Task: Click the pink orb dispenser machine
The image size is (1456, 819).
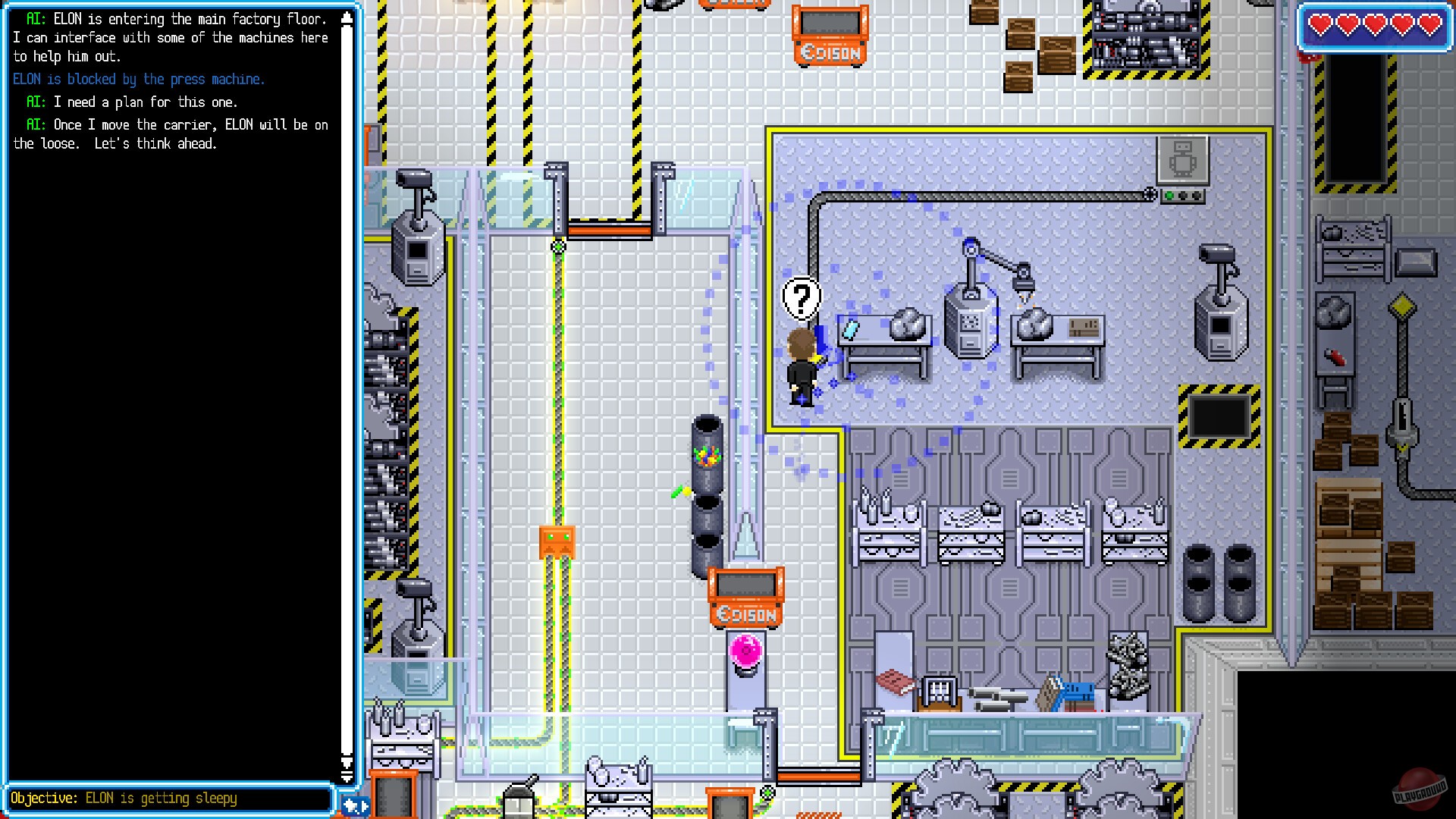Action: click(744, 650)
